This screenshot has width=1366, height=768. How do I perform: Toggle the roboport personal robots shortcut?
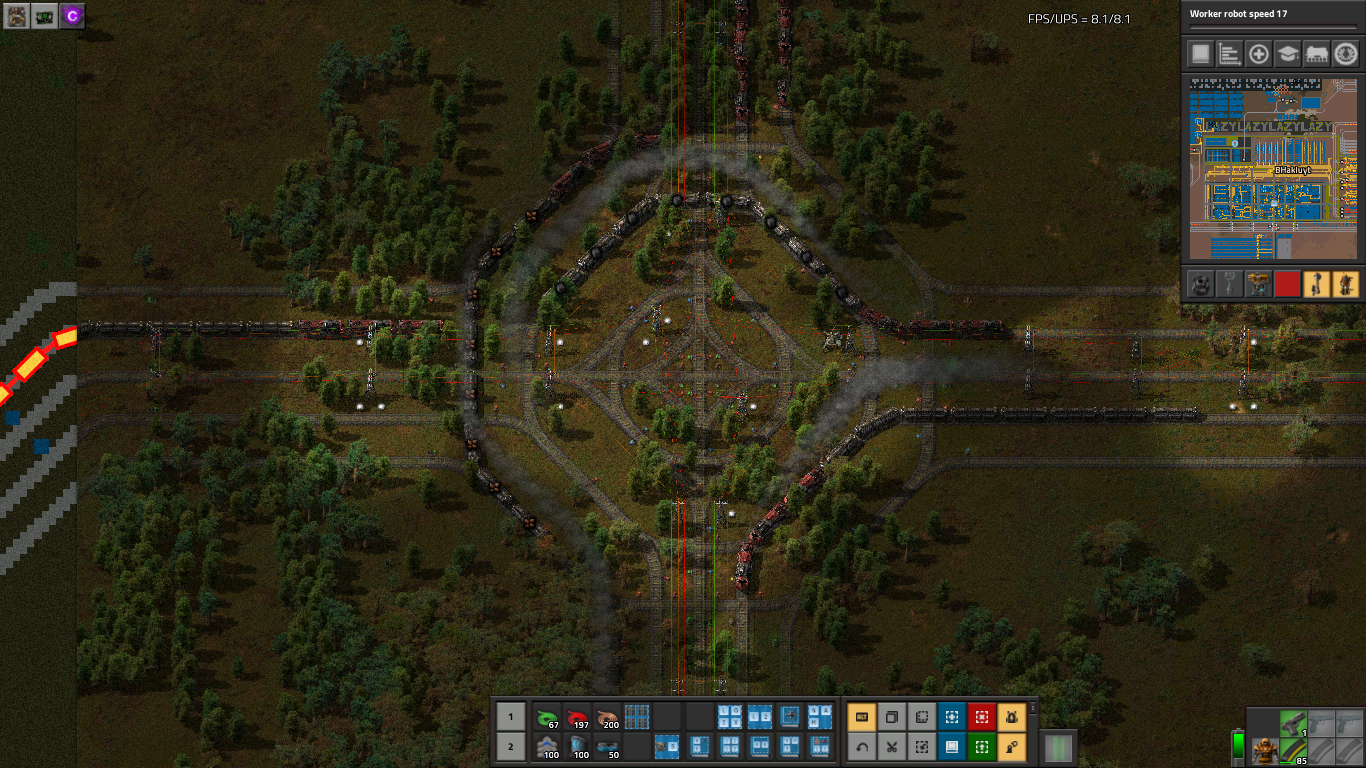coord(1011,717)
